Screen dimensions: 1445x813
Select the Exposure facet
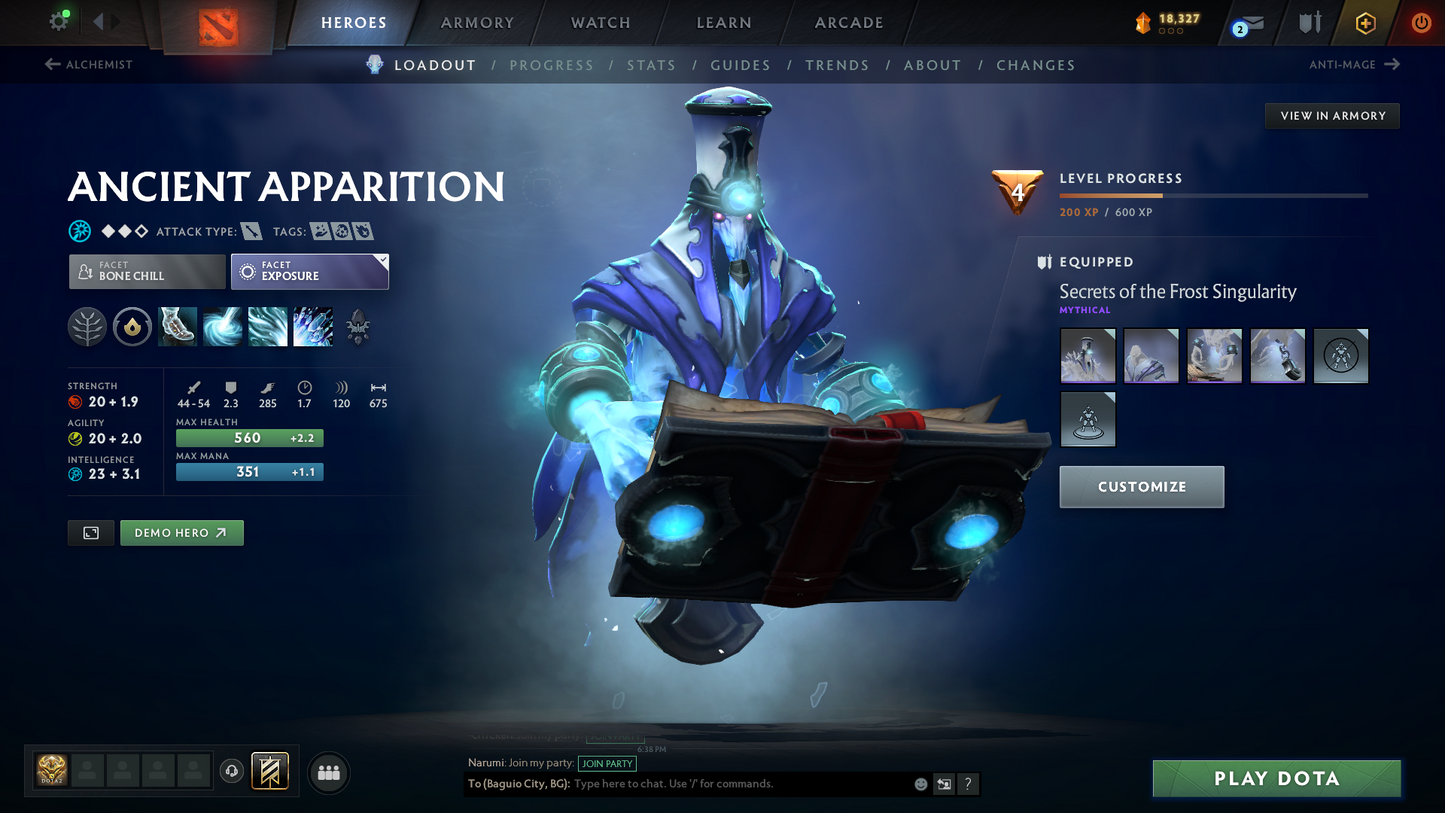coord(309,271)
